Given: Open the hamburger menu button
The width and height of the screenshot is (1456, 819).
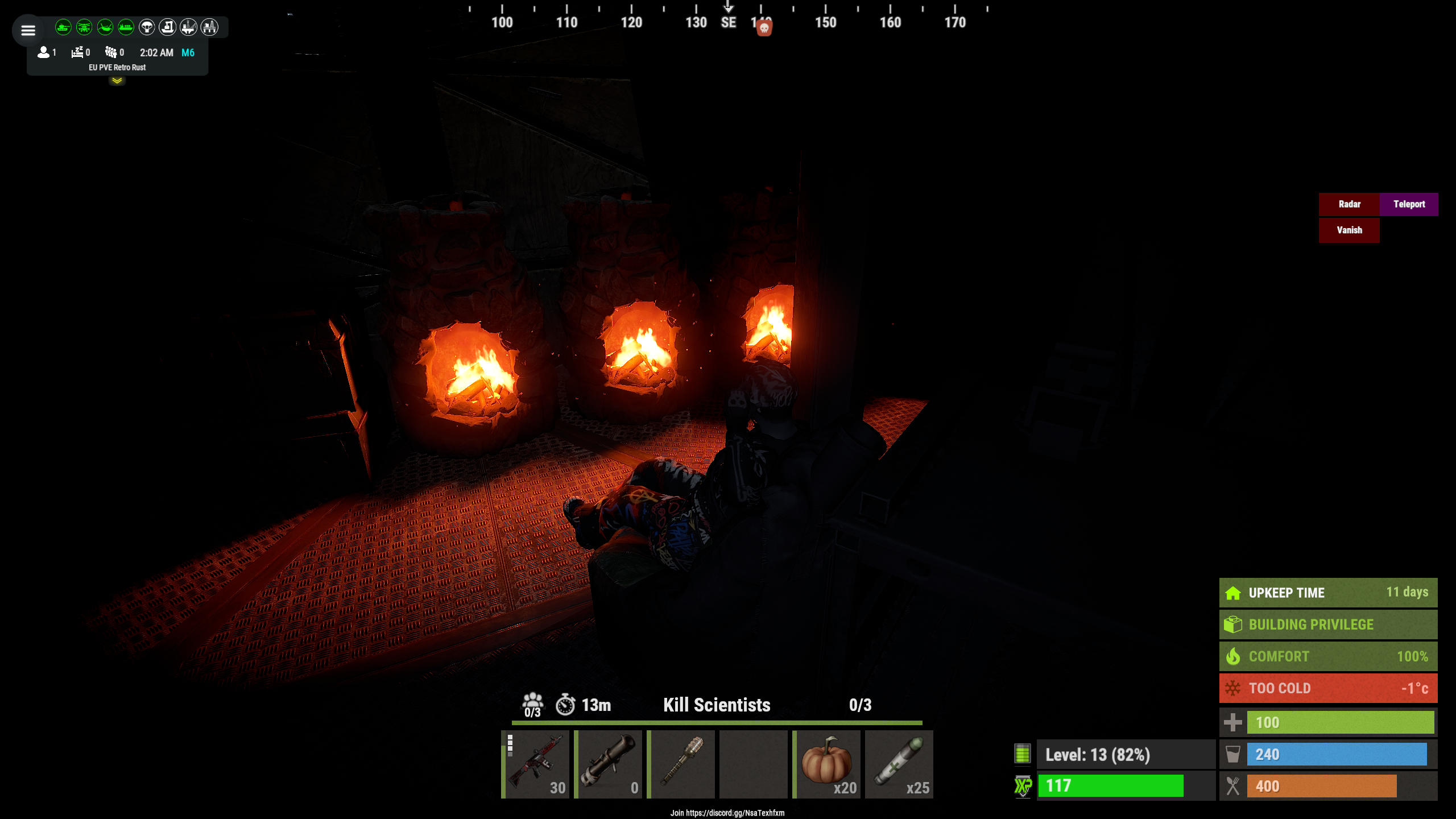Looking at the screenshot, I should [28, 30].
